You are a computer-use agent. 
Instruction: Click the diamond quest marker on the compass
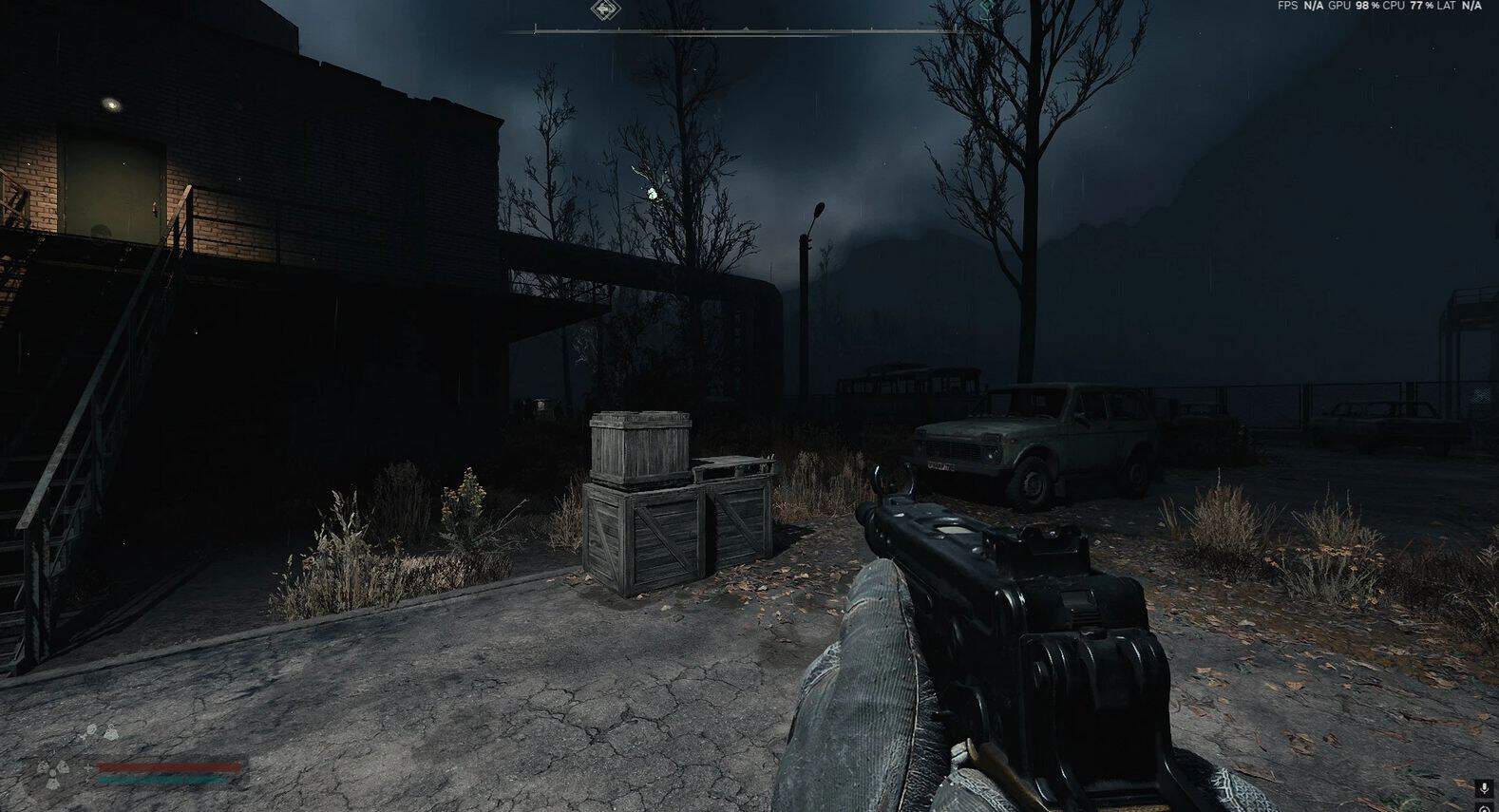point(602,10)
